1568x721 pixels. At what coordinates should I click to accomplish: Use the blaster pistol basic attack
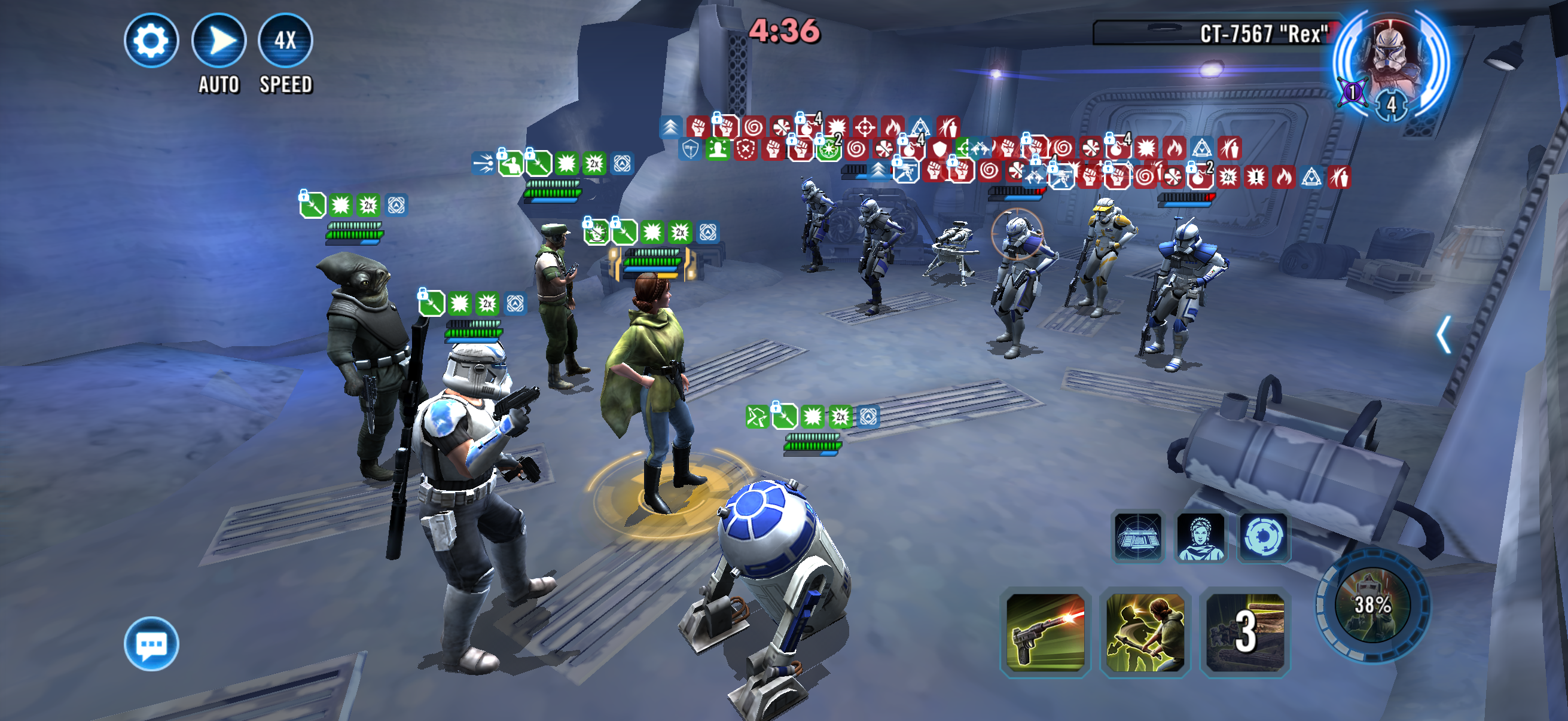[x=1045, y=633]
